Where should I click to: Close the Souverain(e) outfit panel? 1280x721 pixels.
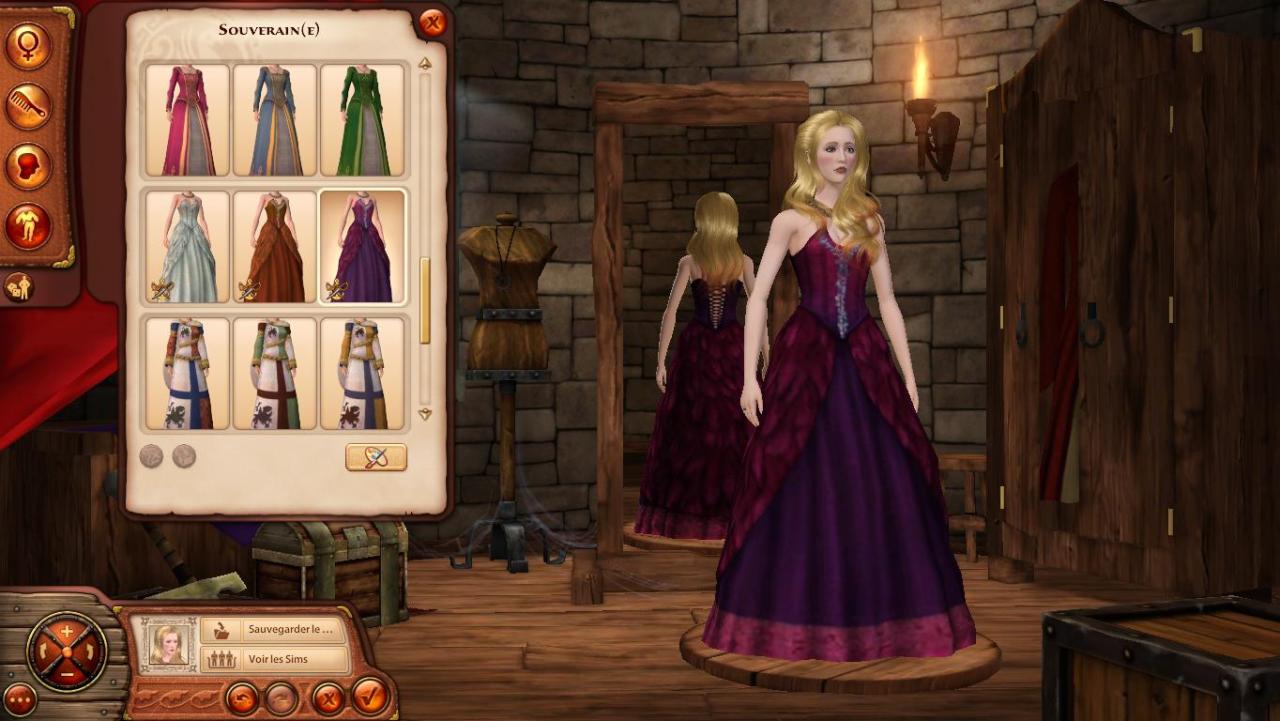(x=432, y=23)
